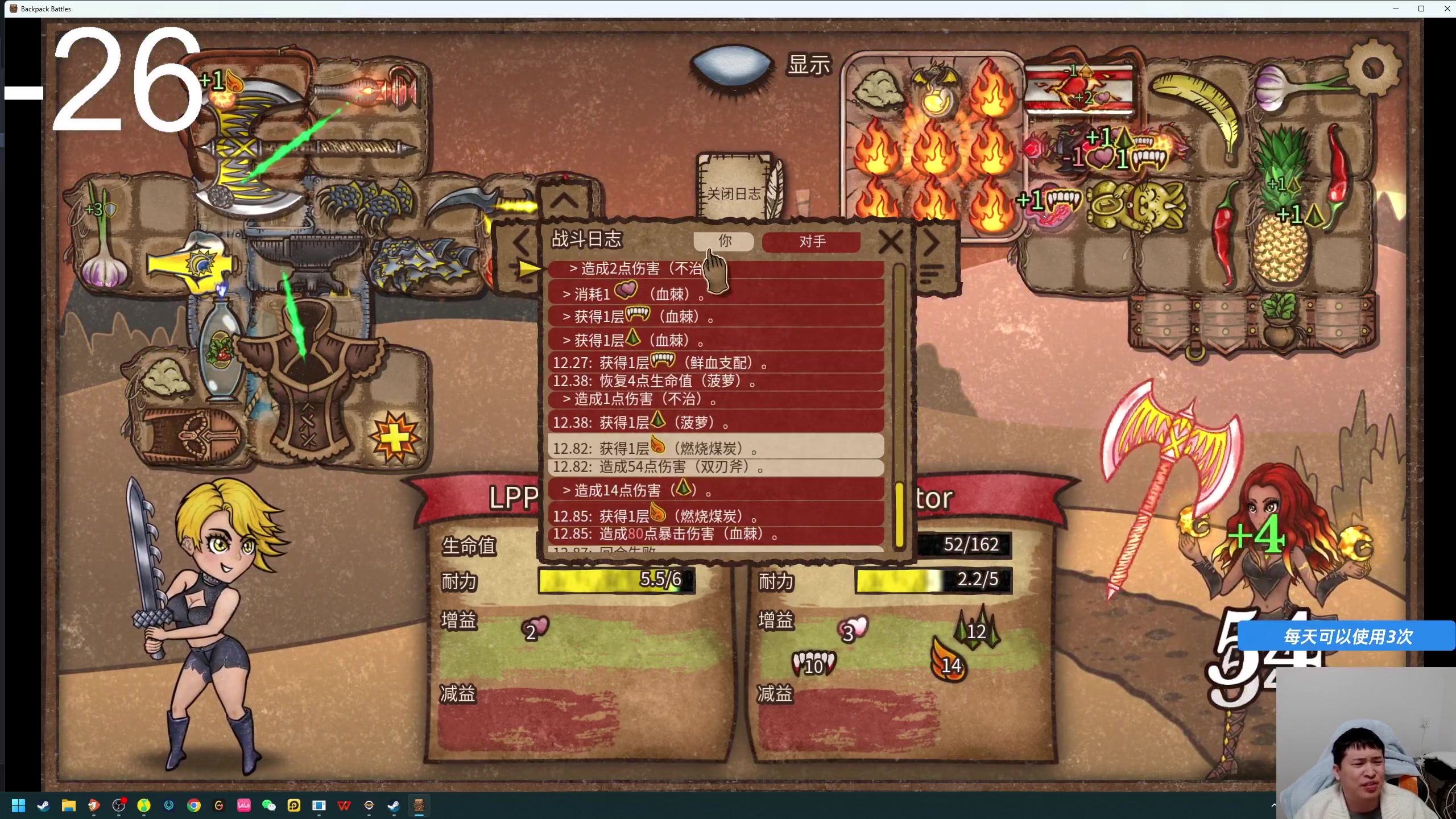The width and height of the screenshot is (1456, 819).
Task: Select the 你 log tab
Action: pyautogui.click(x=724, y=241)
